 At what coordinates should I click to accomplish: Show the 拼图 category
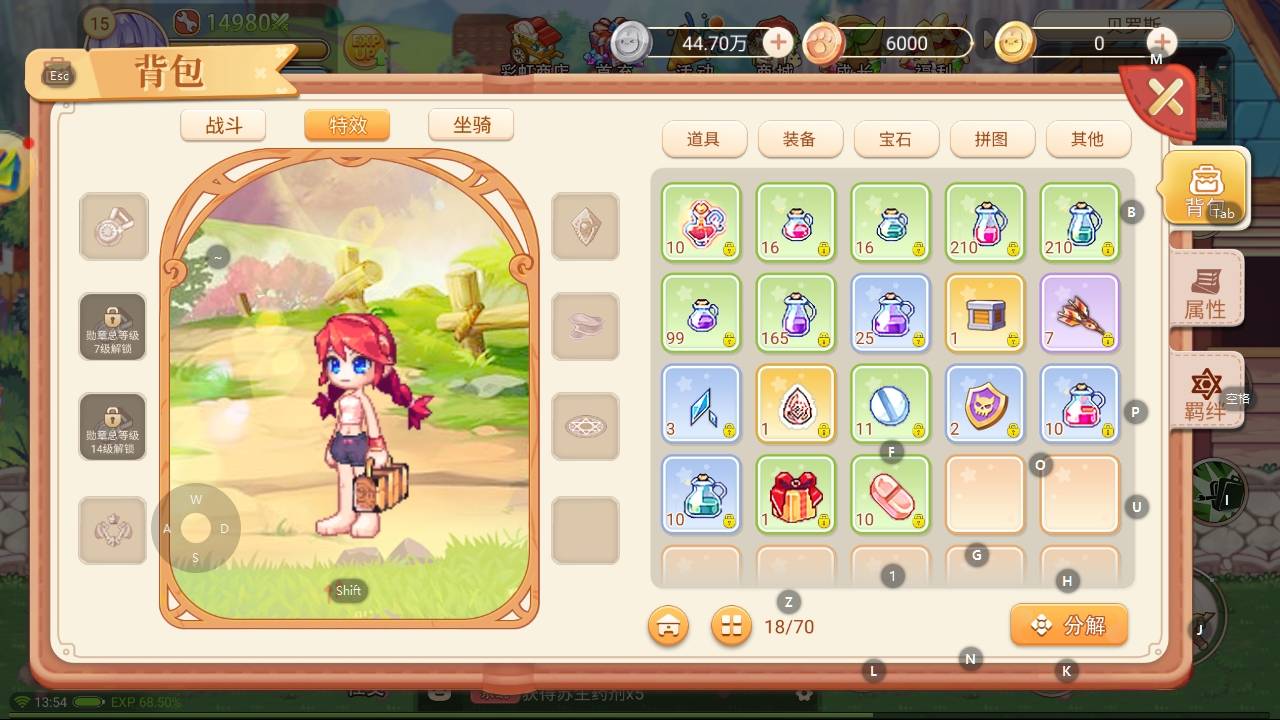(x=991, y=139)
